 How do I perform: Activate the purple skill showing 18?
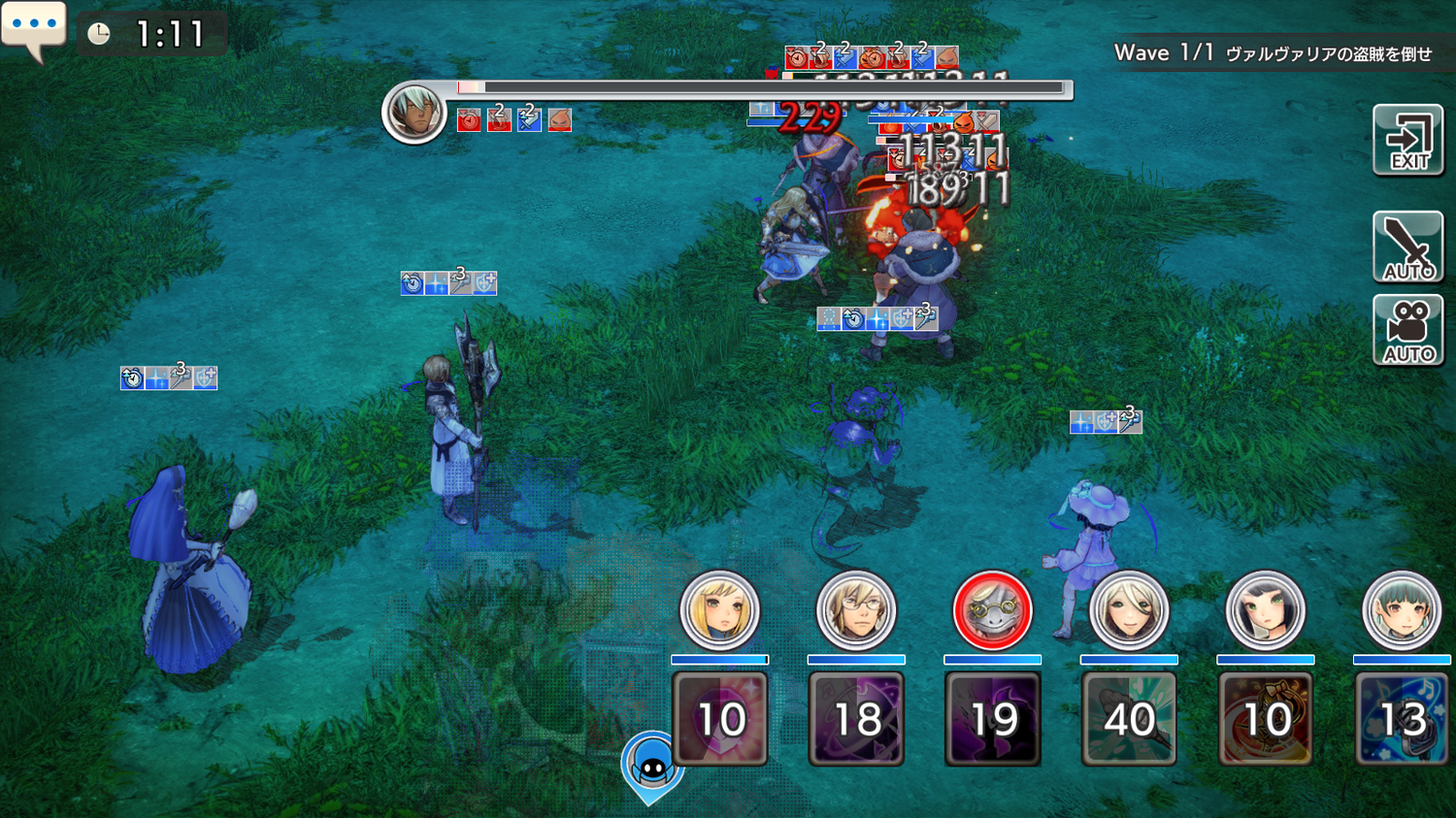pyautogui.click(x=856, y=719)
